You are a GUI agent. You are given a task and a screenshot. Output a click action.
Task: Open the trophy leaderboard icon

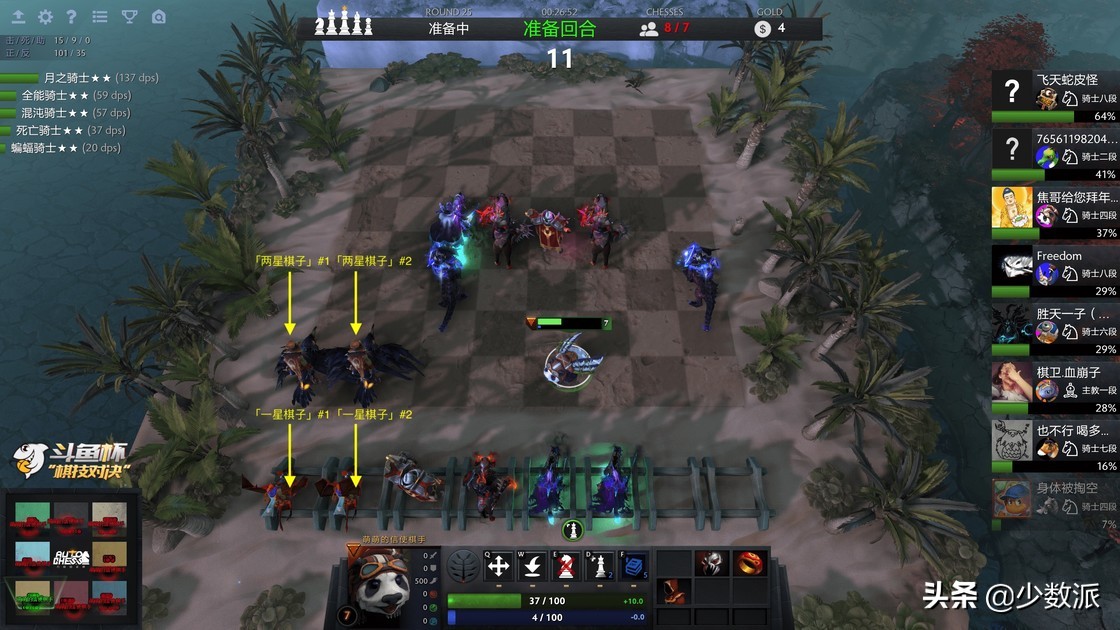coord(129,17)
